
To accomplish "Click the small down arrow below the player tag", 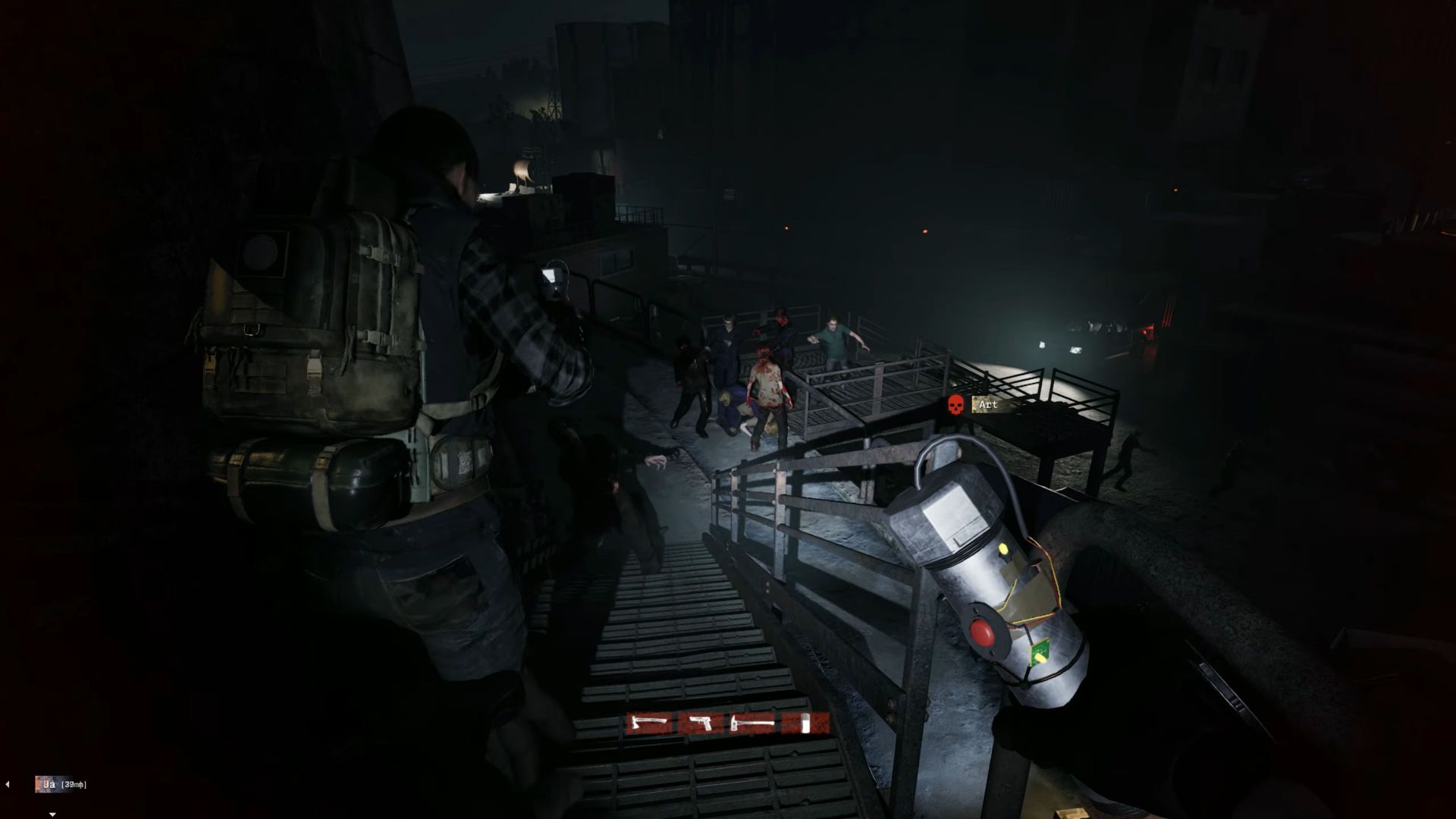I will (52, 814).
